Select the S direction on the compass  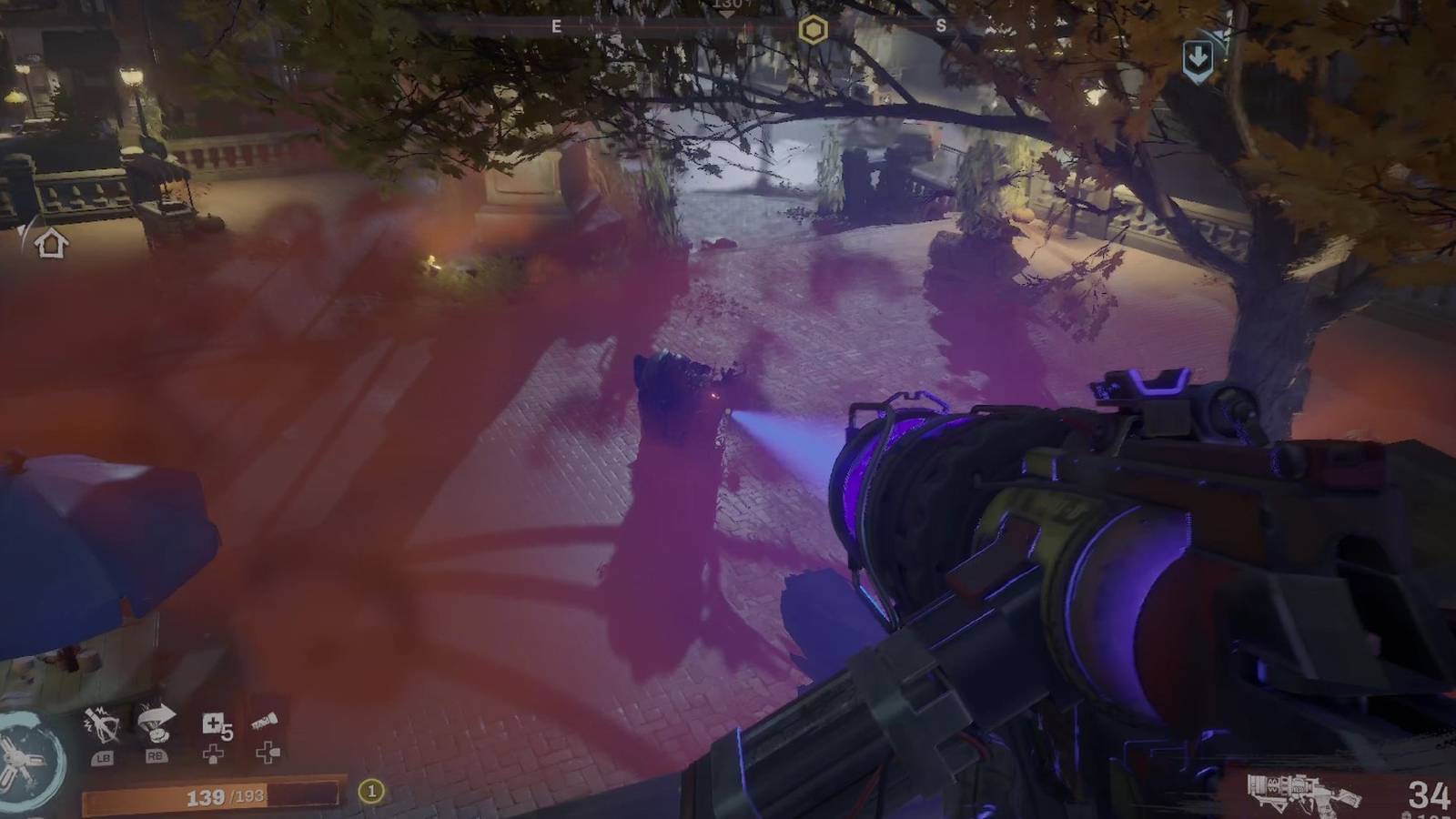942,25
